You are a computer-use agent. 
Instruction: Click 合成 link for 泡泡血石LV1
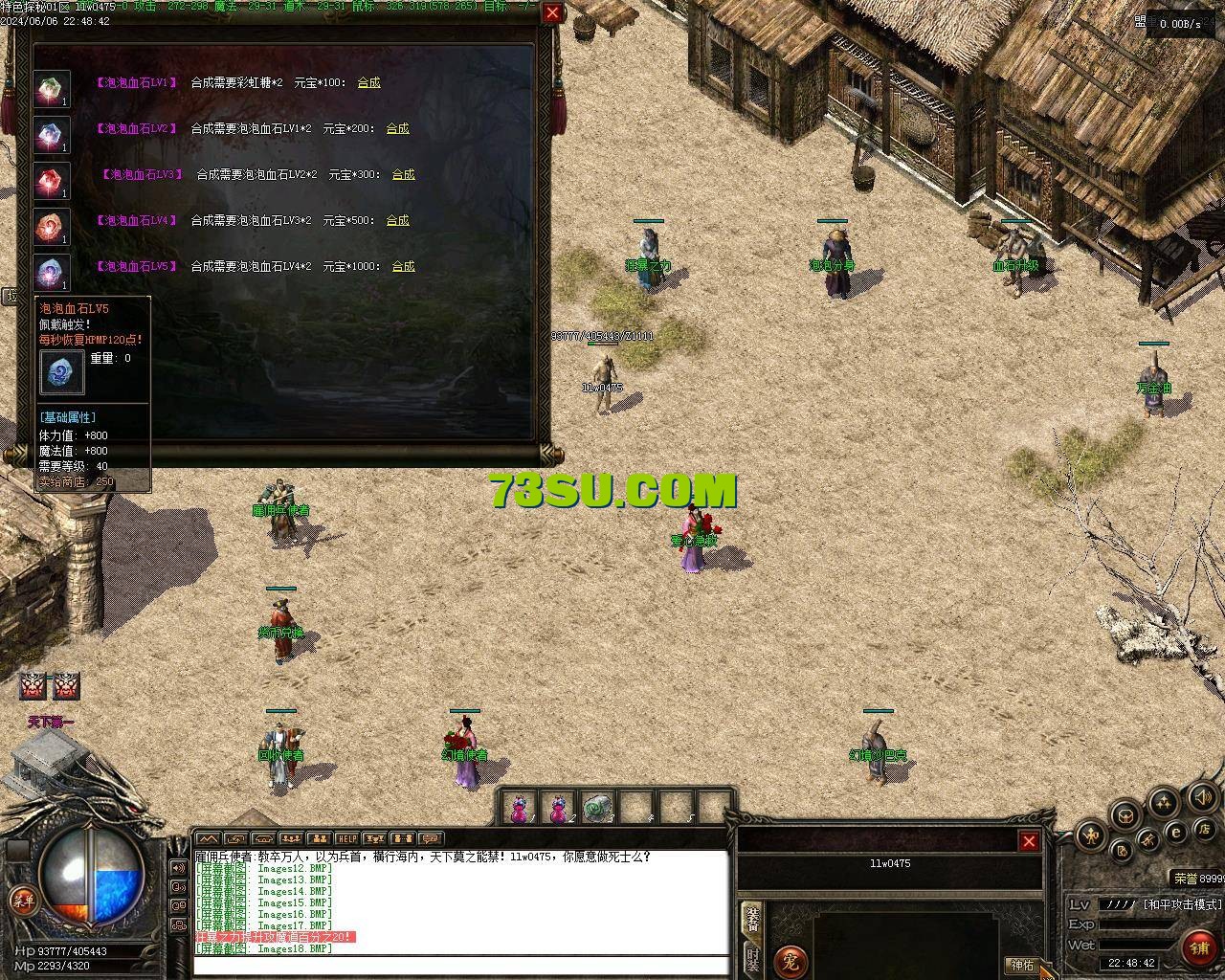pyautogui.click(x=368, y=83)
